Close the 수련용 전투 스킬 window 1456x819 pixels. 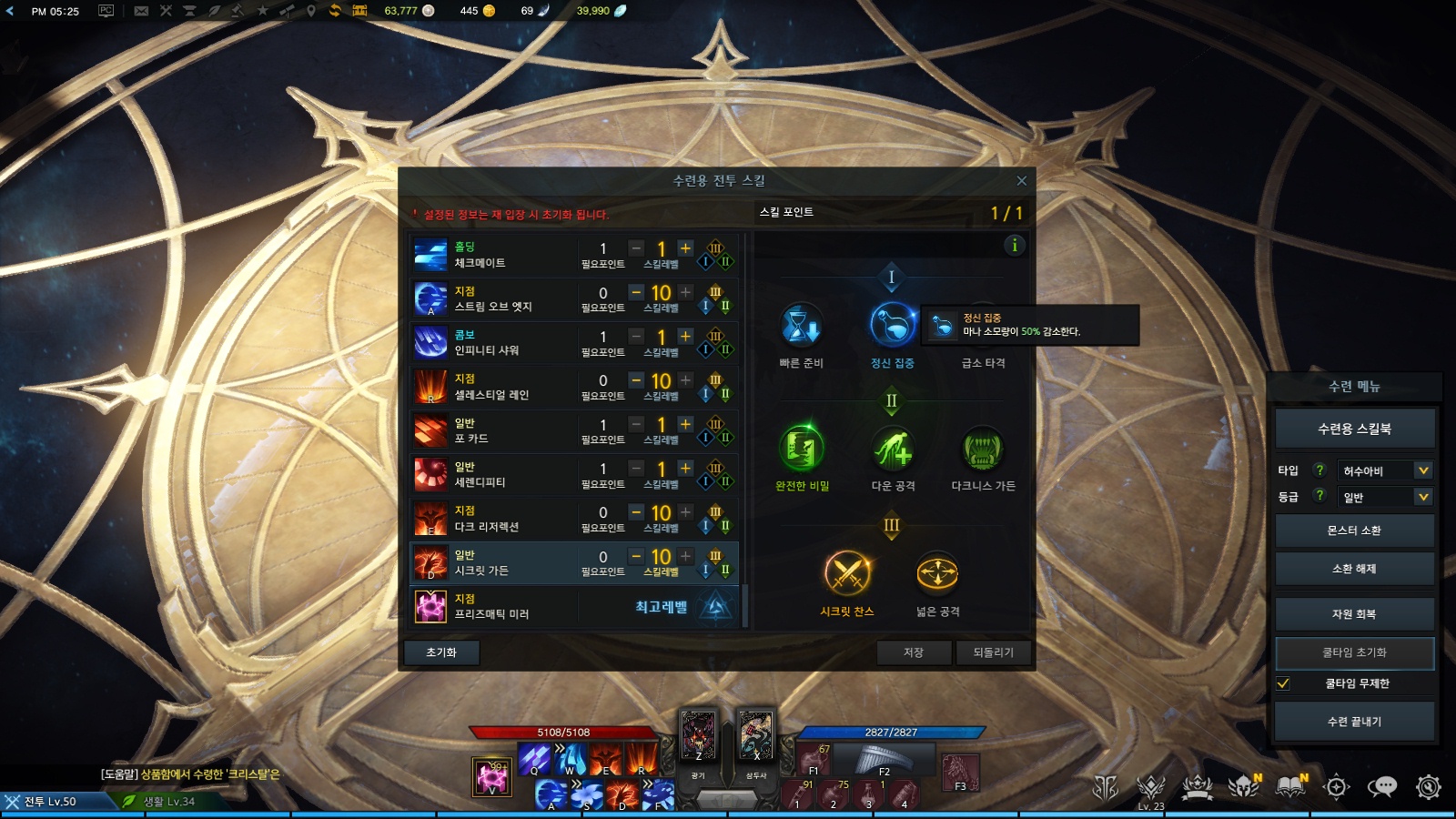coord(1021,181)
